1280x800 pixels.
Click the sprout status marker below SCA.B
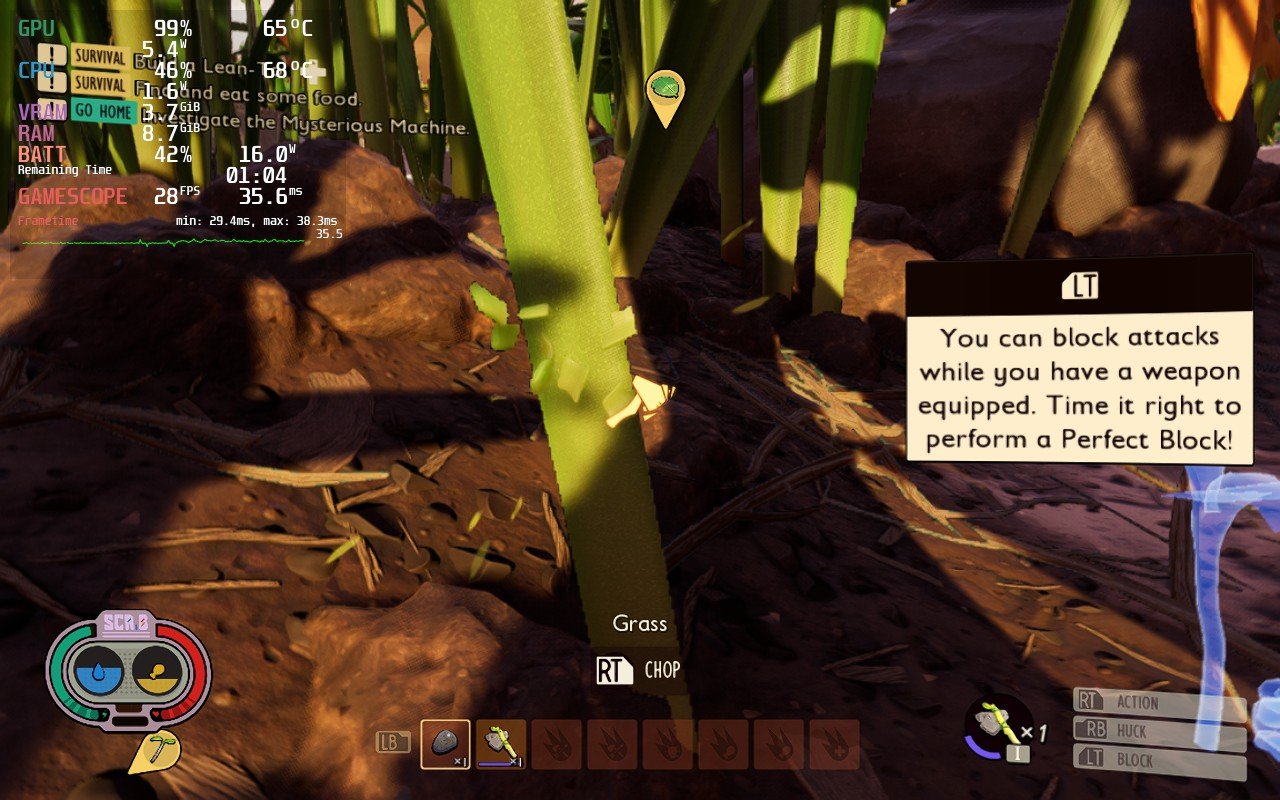point(154,752)
